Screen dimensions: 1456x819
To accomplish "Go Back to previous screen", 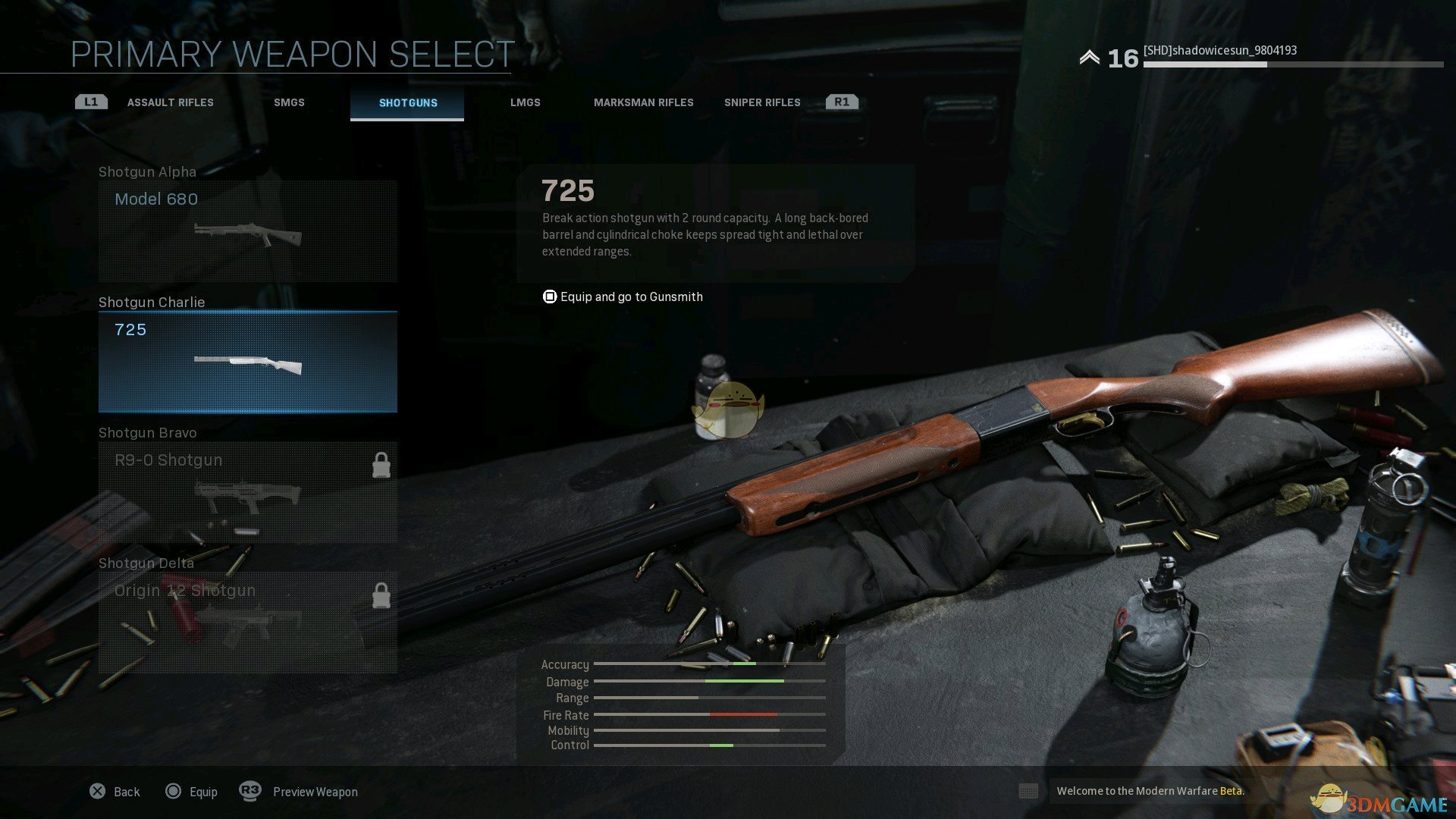I will 115,792.
